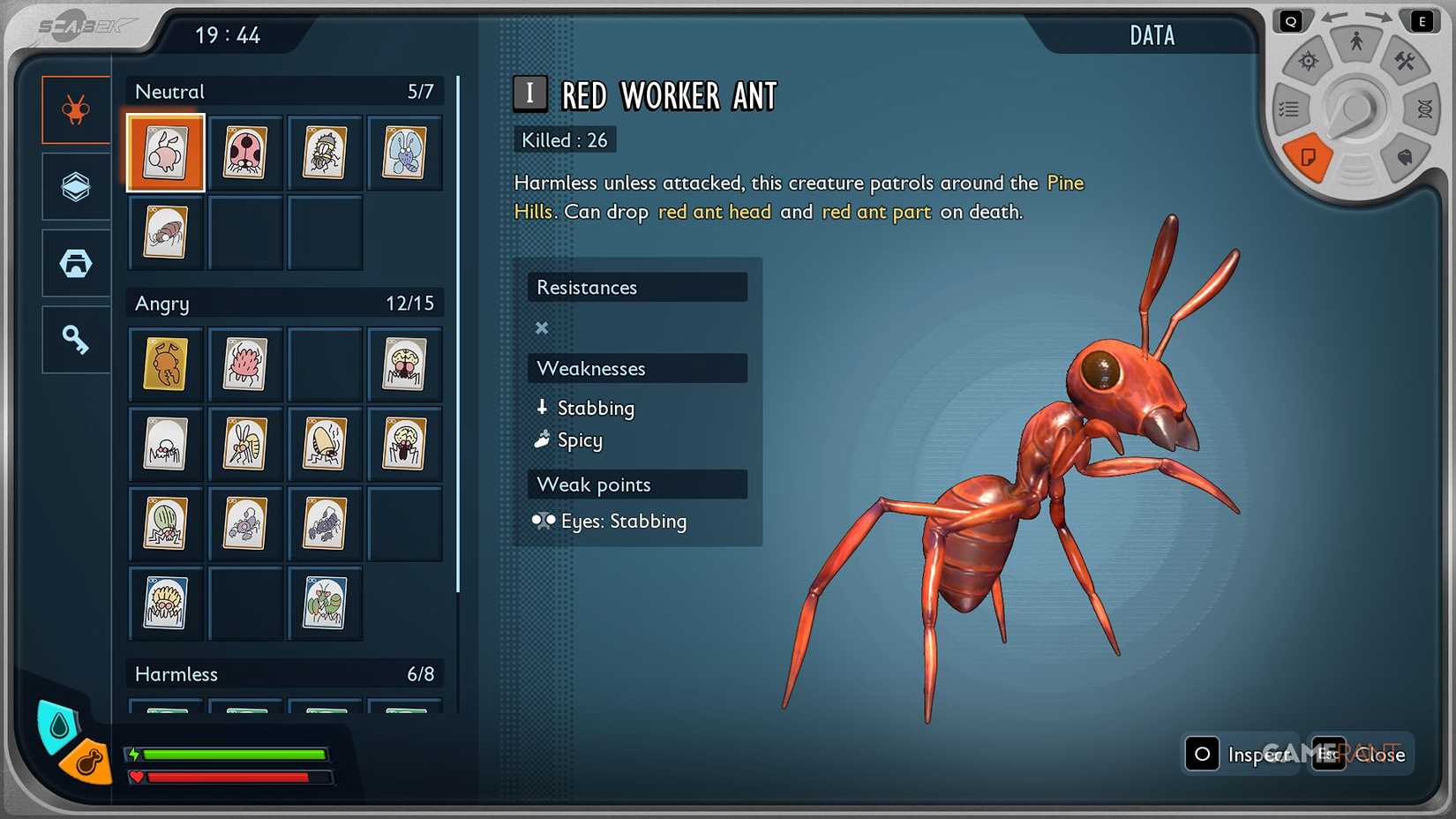Collapse the Angry creatures section
The height and width of the screenshot is (819, 1456).
coord(284,304)
